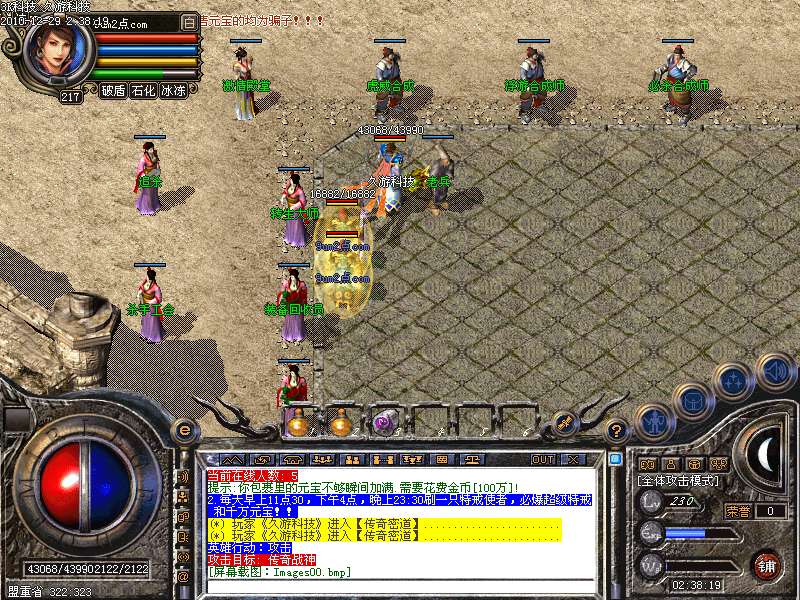Open the skills panel with star icon
Viewport: 800px width, 600px height.
tap(734, 380)
